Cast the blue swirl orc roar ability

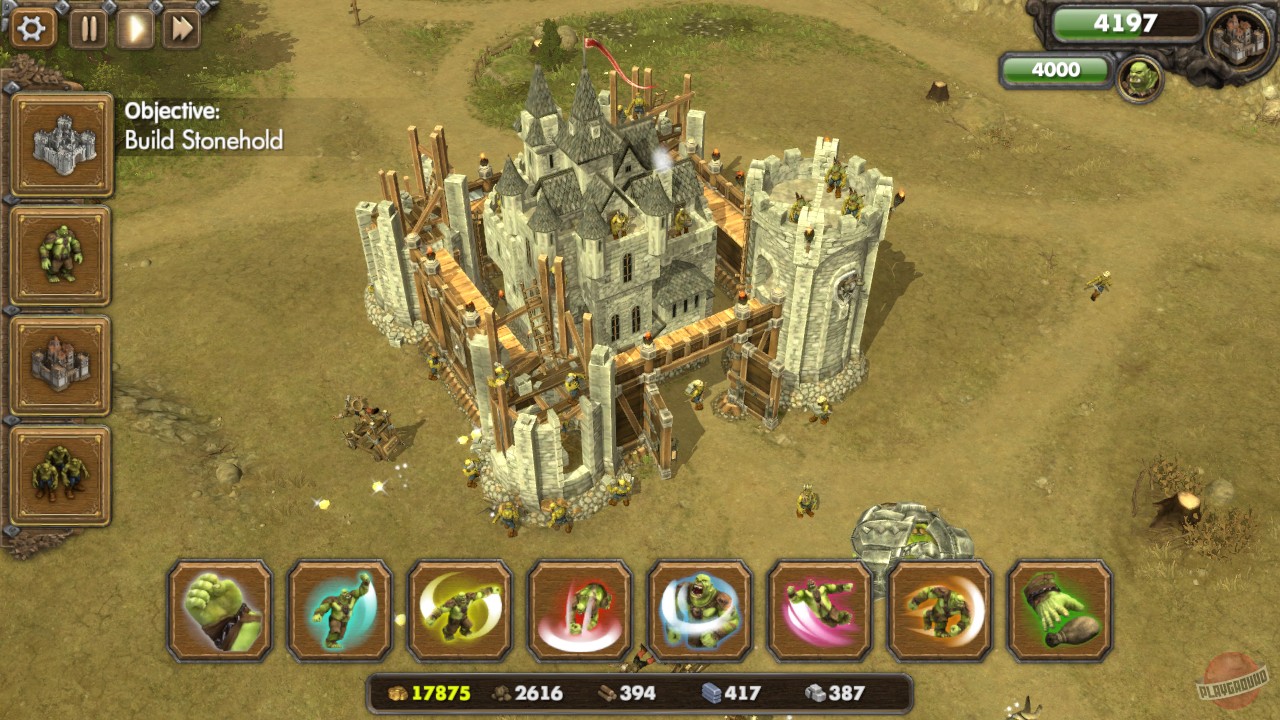tap(700, 613)
